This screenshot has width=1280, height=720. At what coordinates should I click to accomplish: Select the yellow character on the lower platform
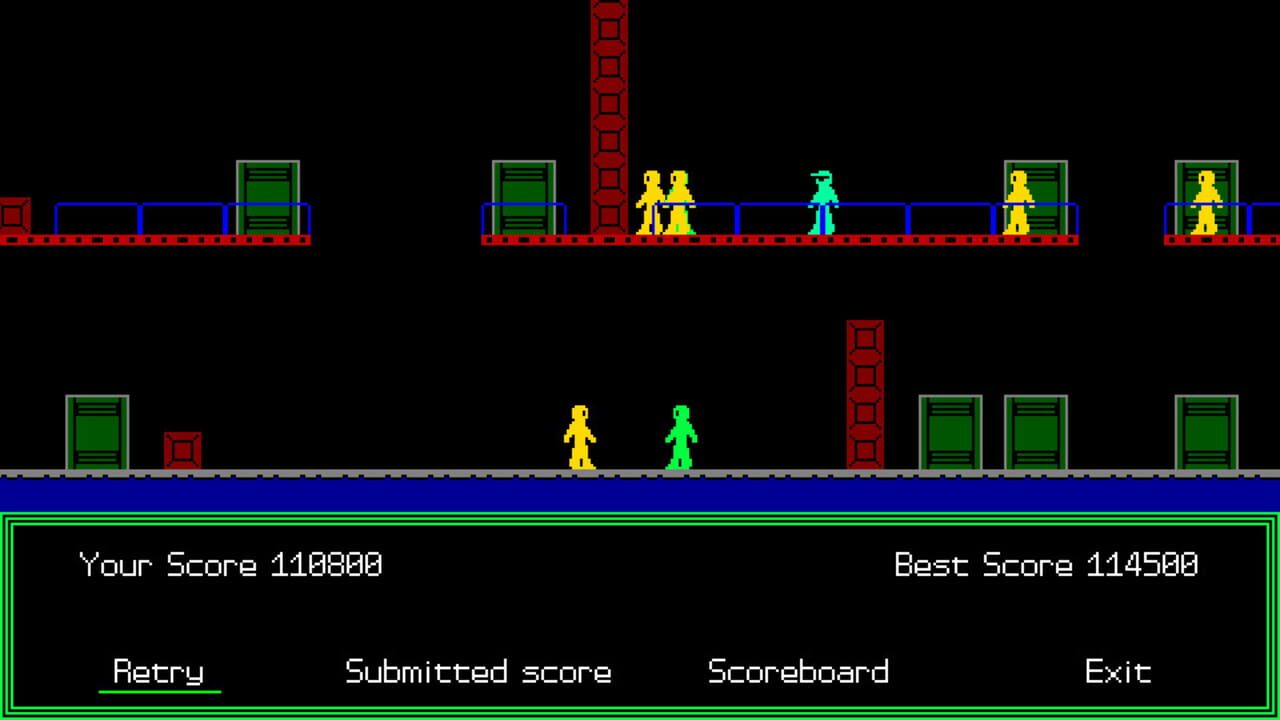[x=582, y=435]
